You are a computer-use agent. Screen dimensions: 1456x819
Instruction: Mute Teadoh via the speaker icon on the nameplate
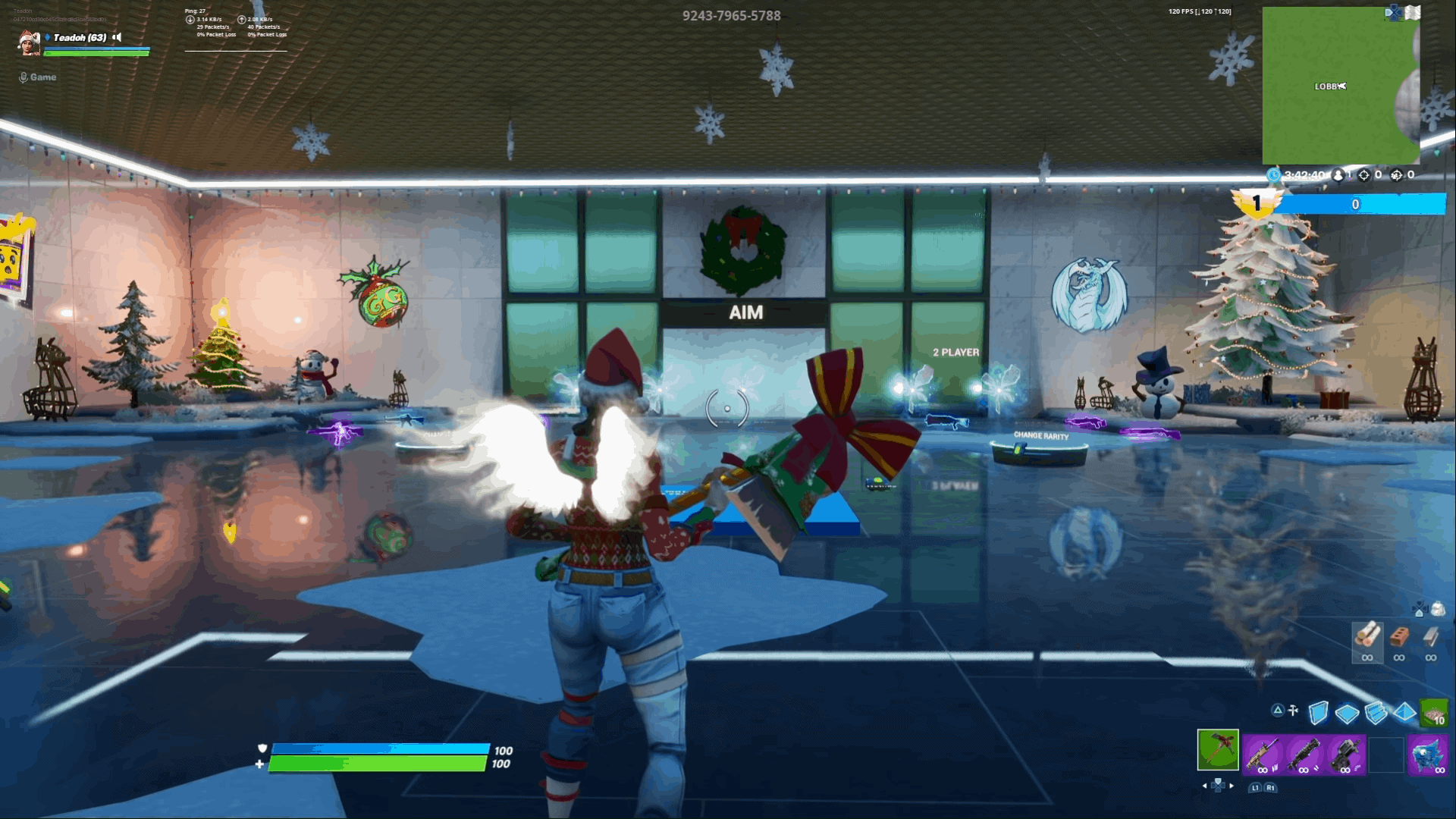(117, 37)
